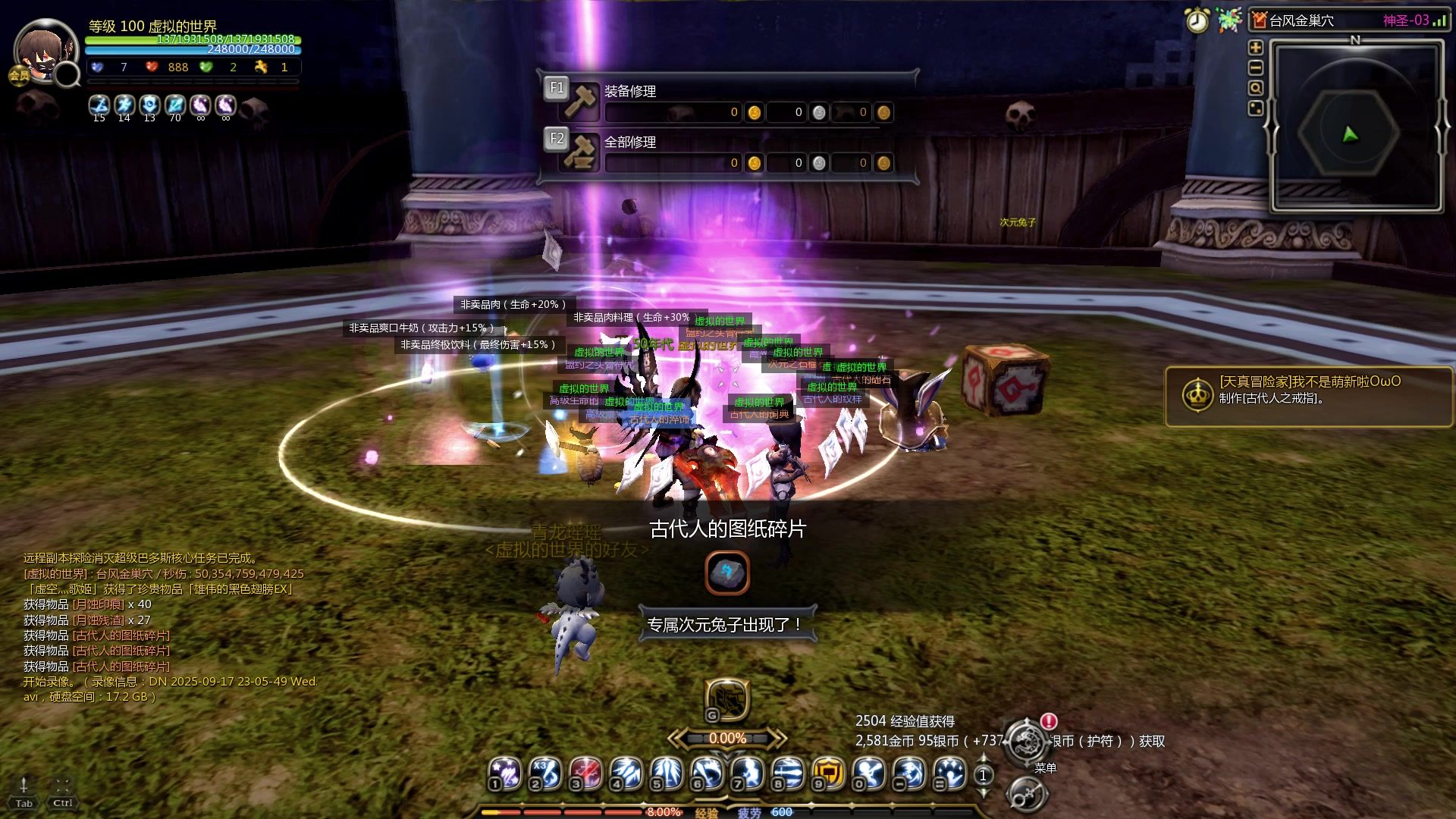Click the minimap display

click(1355, 125)
